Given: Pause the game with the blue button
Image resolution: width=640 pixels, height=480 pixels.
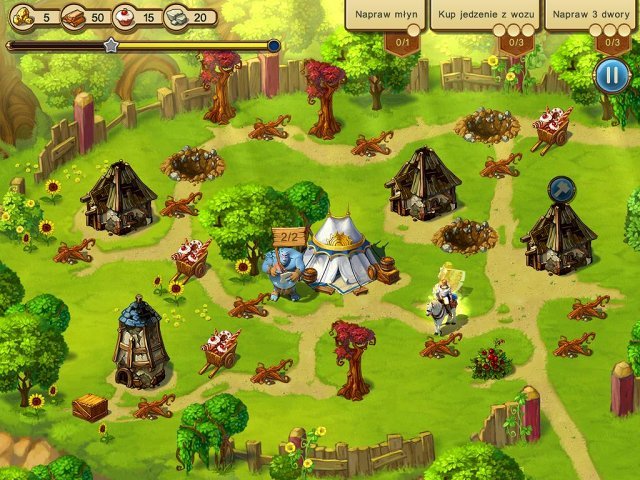Looking at the screenshot, I should (609, 75).
